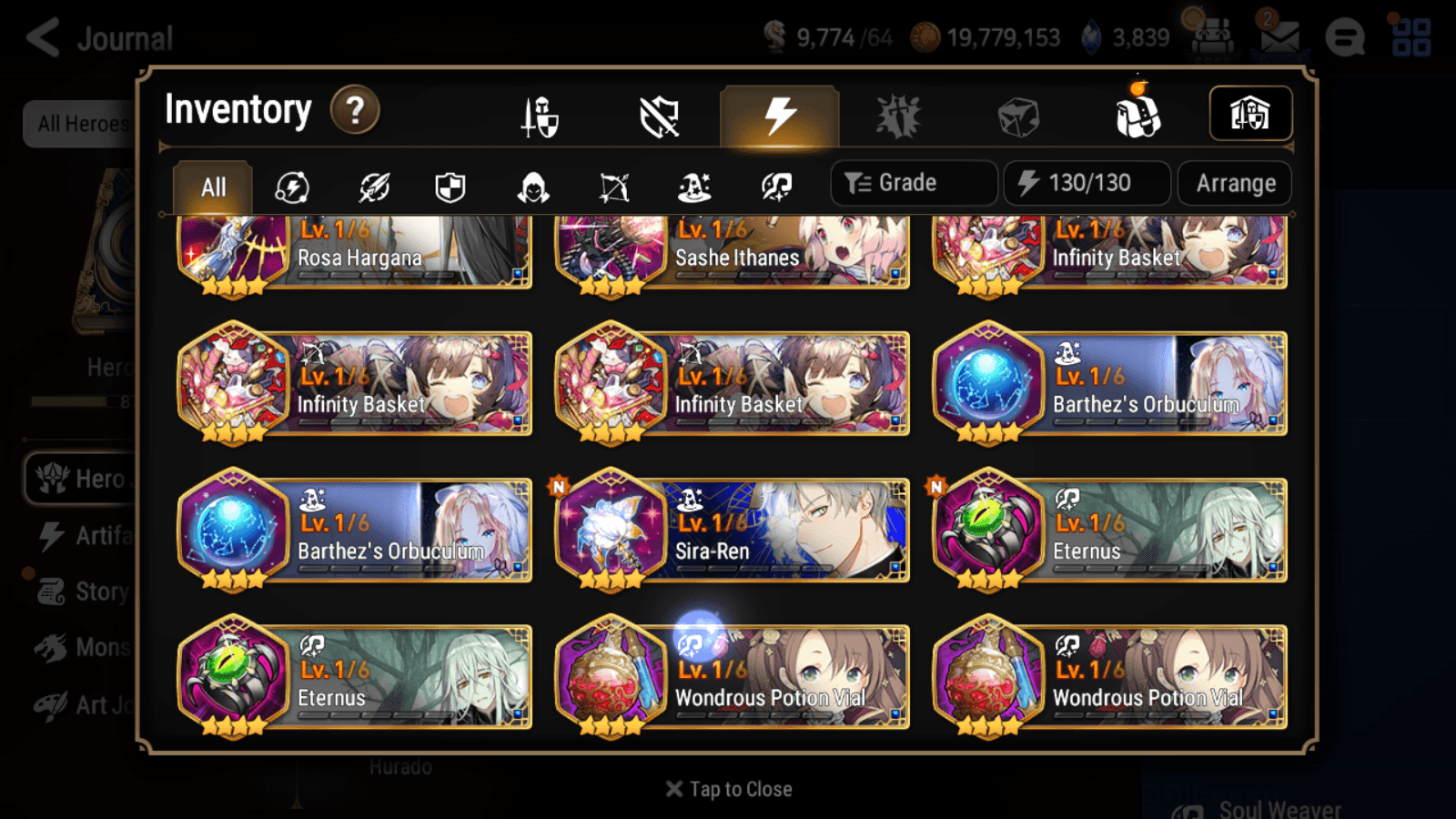Open the Inventory help question mark

click(x=355, y=109)
